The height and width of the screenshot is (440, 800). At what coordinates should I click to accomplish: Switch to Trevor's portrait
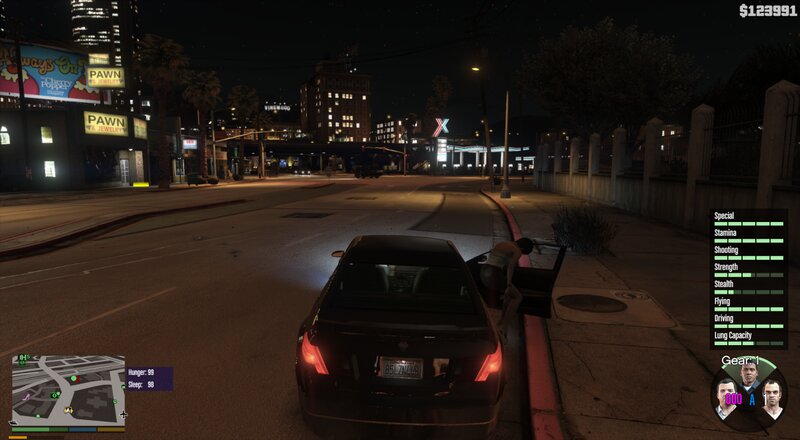[x=771, y=397]
